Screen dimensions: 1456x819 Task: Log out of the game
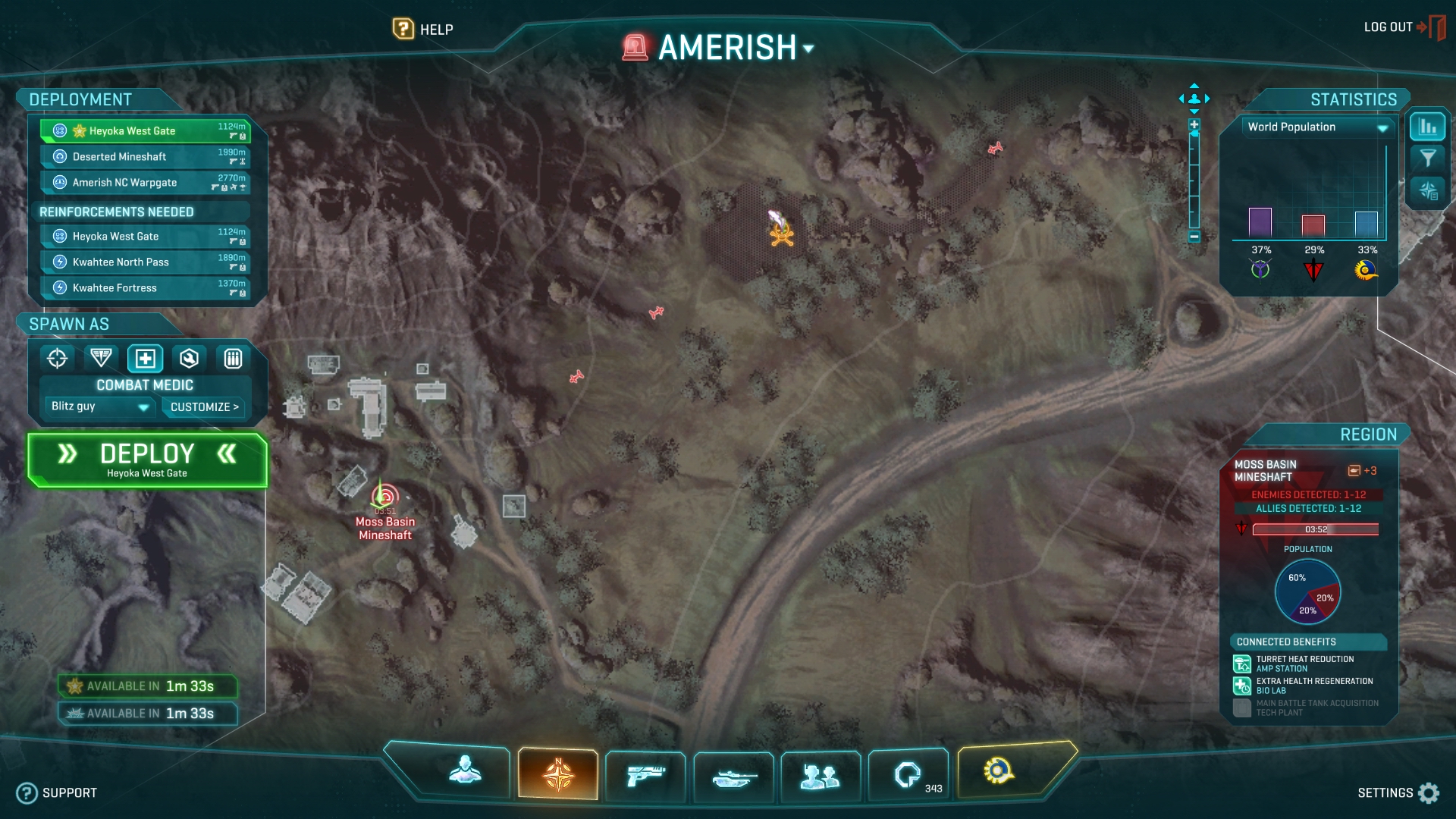pyautogui.click(x=1403, y=27)
